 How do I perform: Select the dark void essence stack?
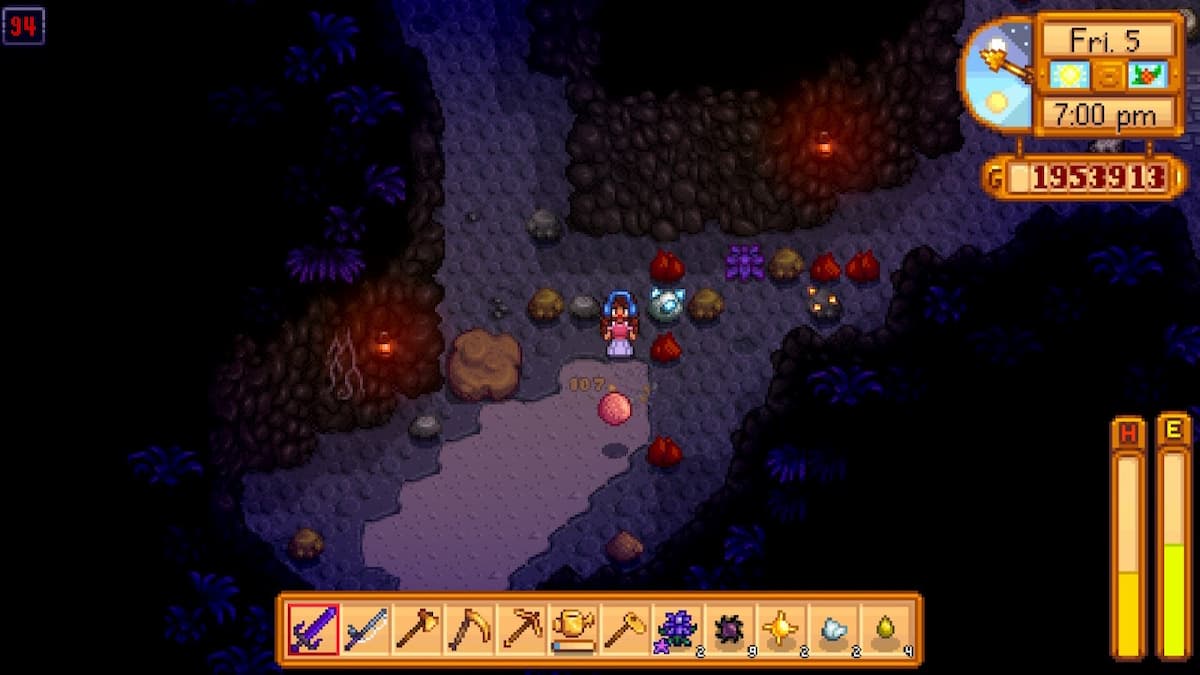[x=729, y=629]
